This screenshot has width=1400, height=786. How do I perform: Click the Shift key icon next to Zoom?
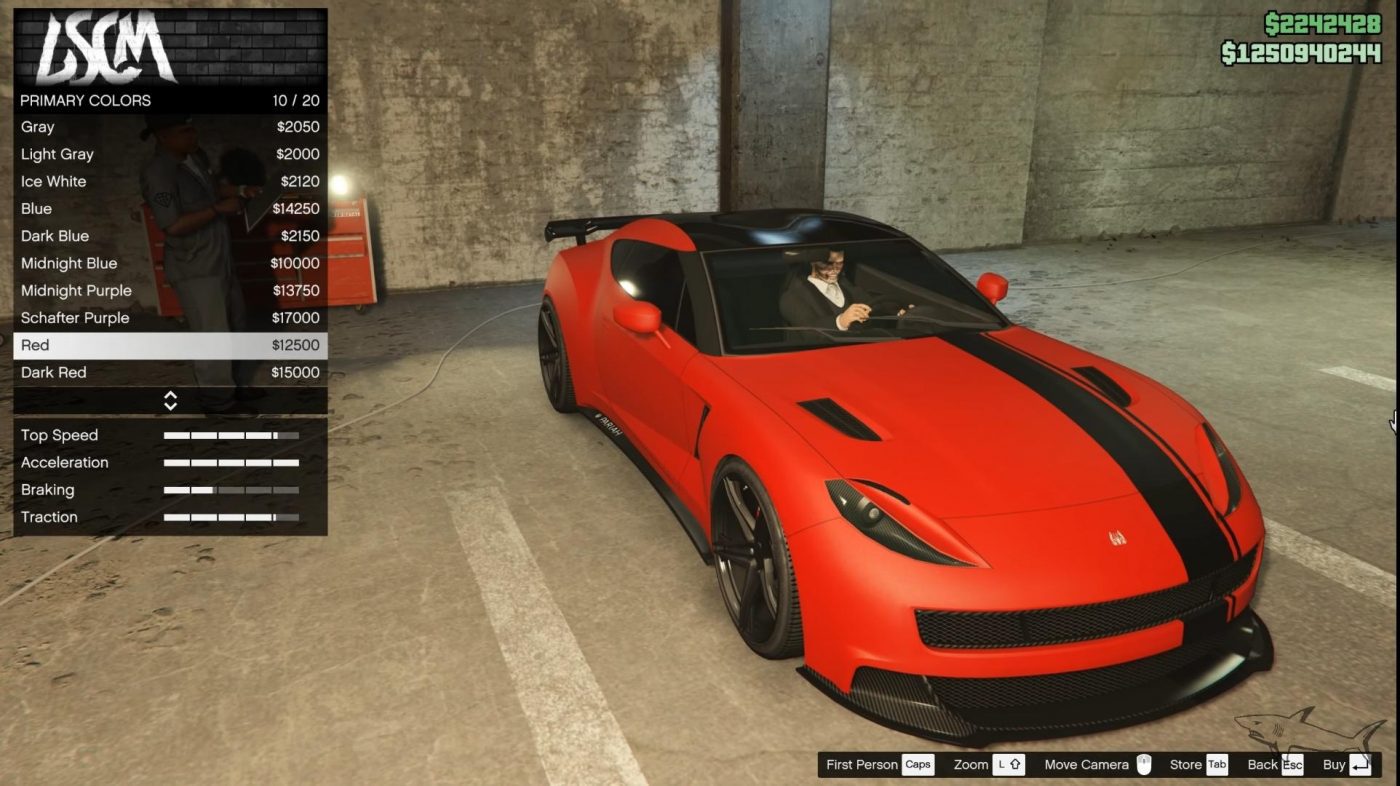[1009, 764]
